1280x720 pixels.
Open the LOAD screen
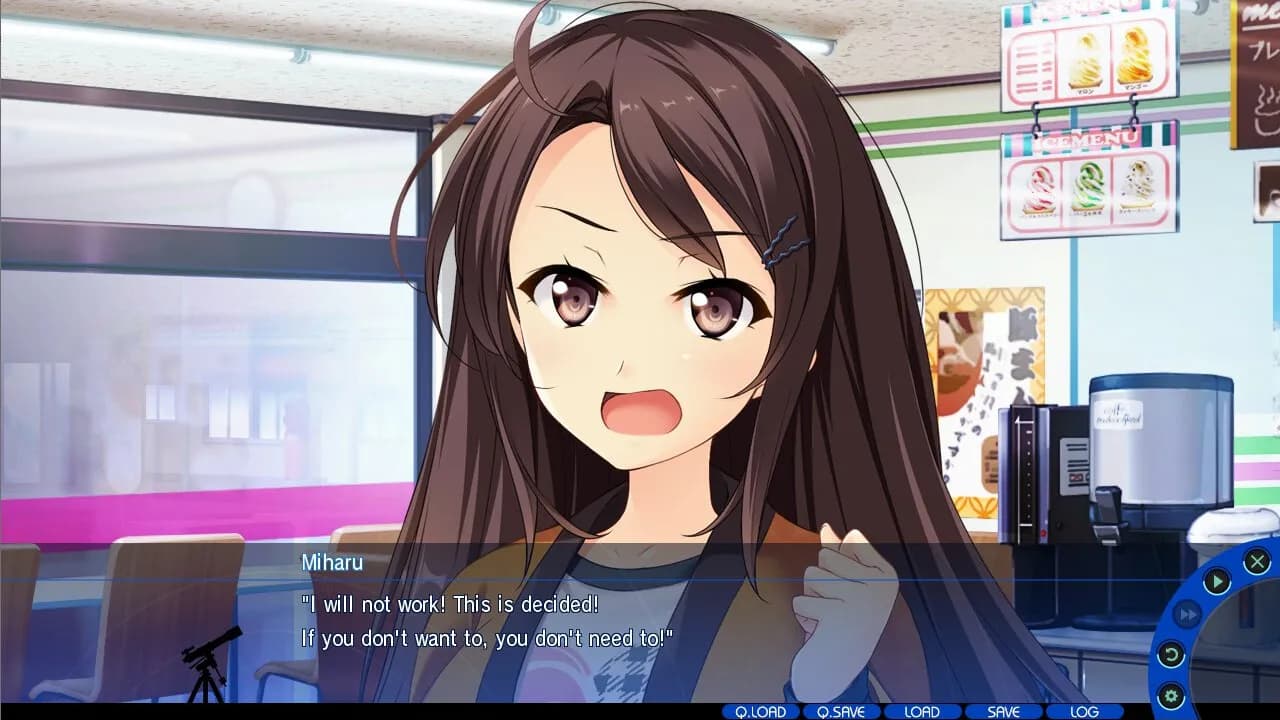pyautogui.click(x=922, y=712)
